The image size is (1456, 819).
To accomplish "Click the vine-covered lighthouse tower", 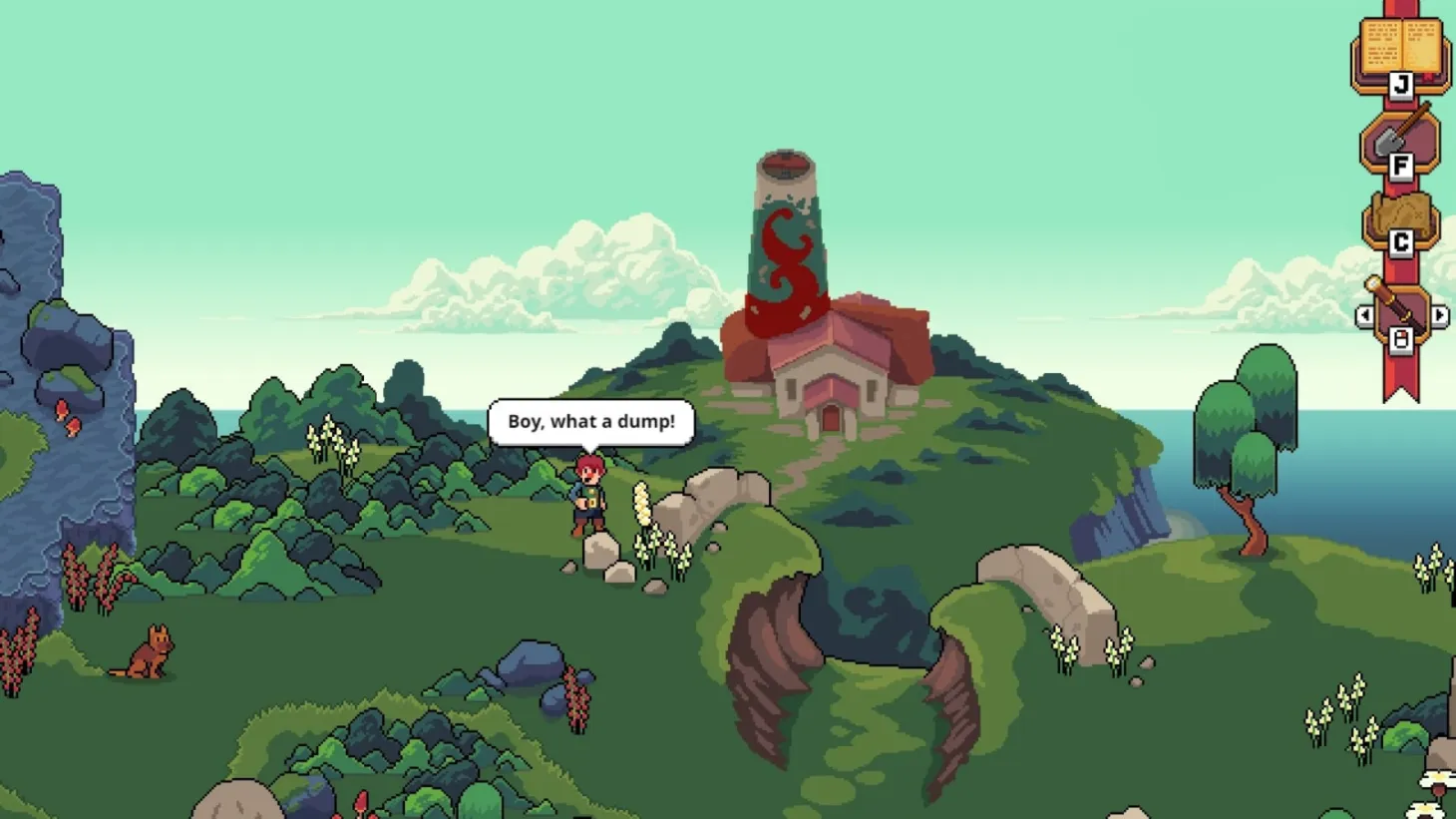I will tap(786, 239).
